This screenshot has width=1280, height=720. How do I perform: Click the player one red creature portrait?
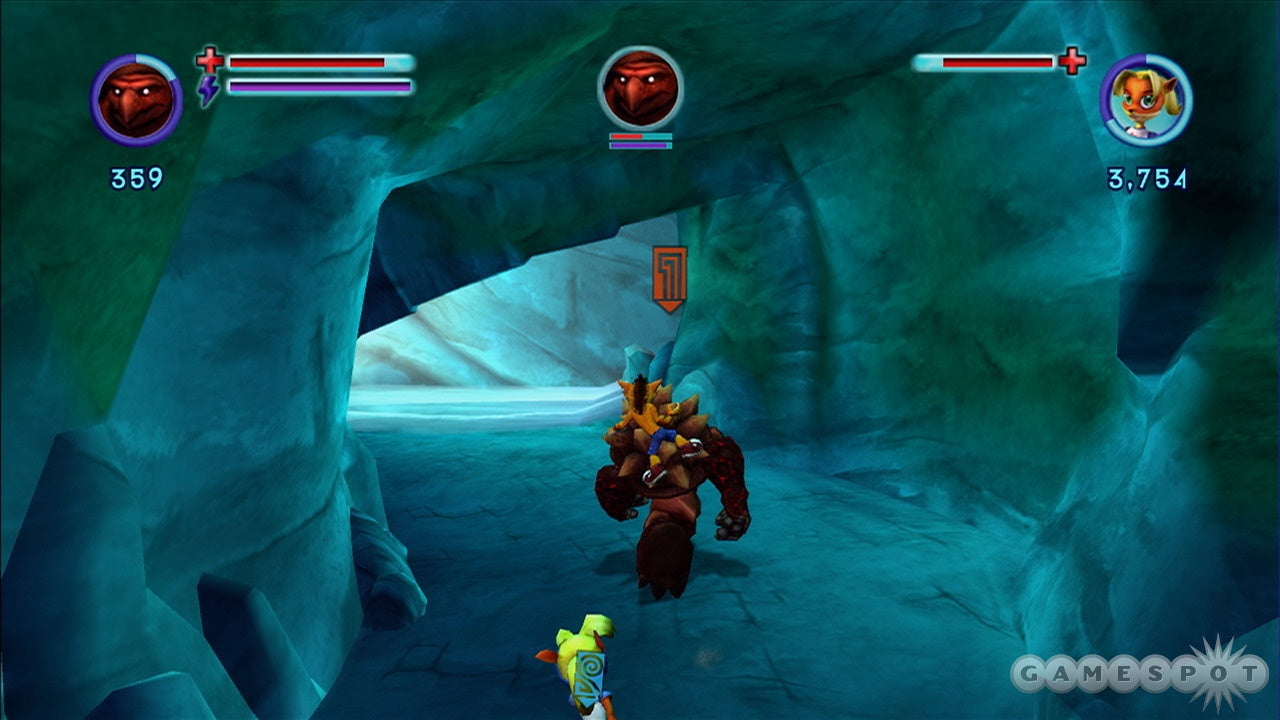coord(136,100)
